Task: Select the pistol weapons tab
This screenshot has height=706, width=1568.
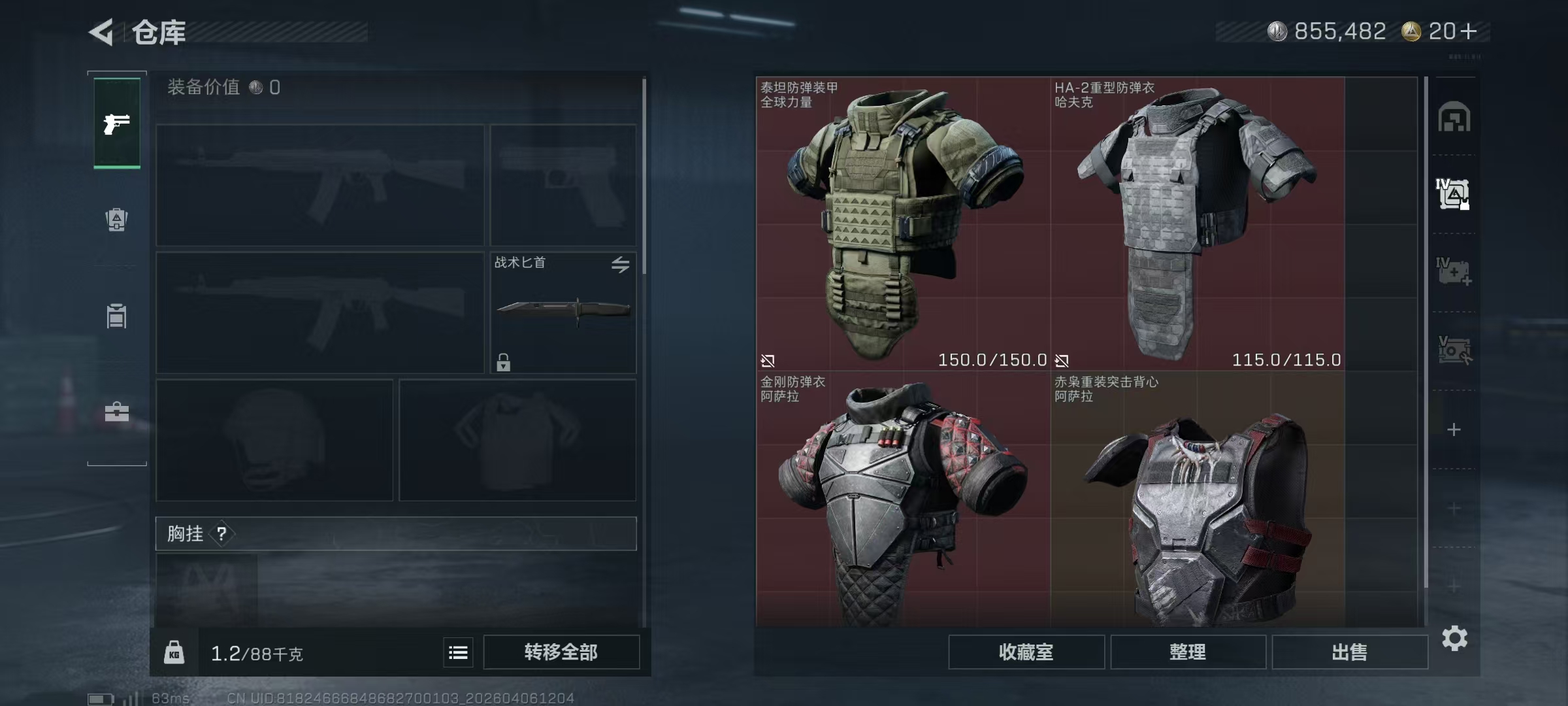Action: pyautogui.click(x=117, y=124)
